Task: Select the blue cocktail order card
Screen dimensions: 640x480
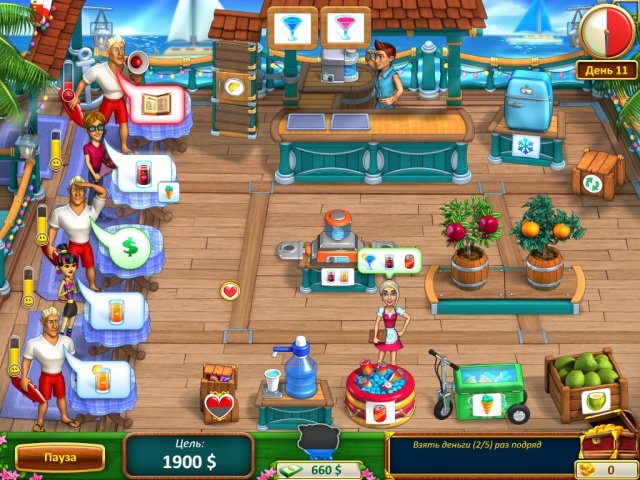Action: click(x=294, y=26)
